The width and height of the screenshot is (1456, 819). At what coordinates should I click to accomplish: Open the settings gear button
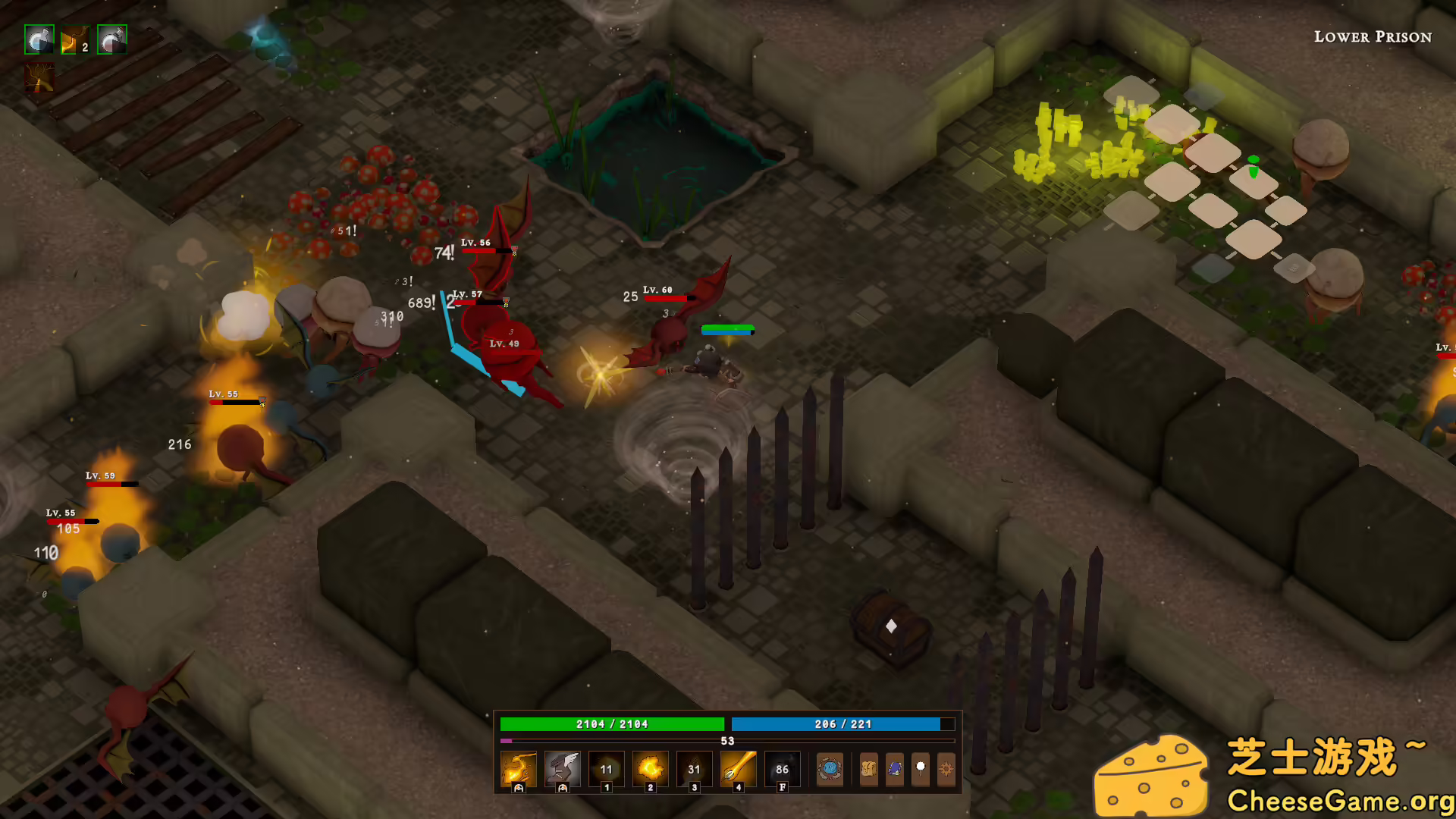tap(946, 769)
